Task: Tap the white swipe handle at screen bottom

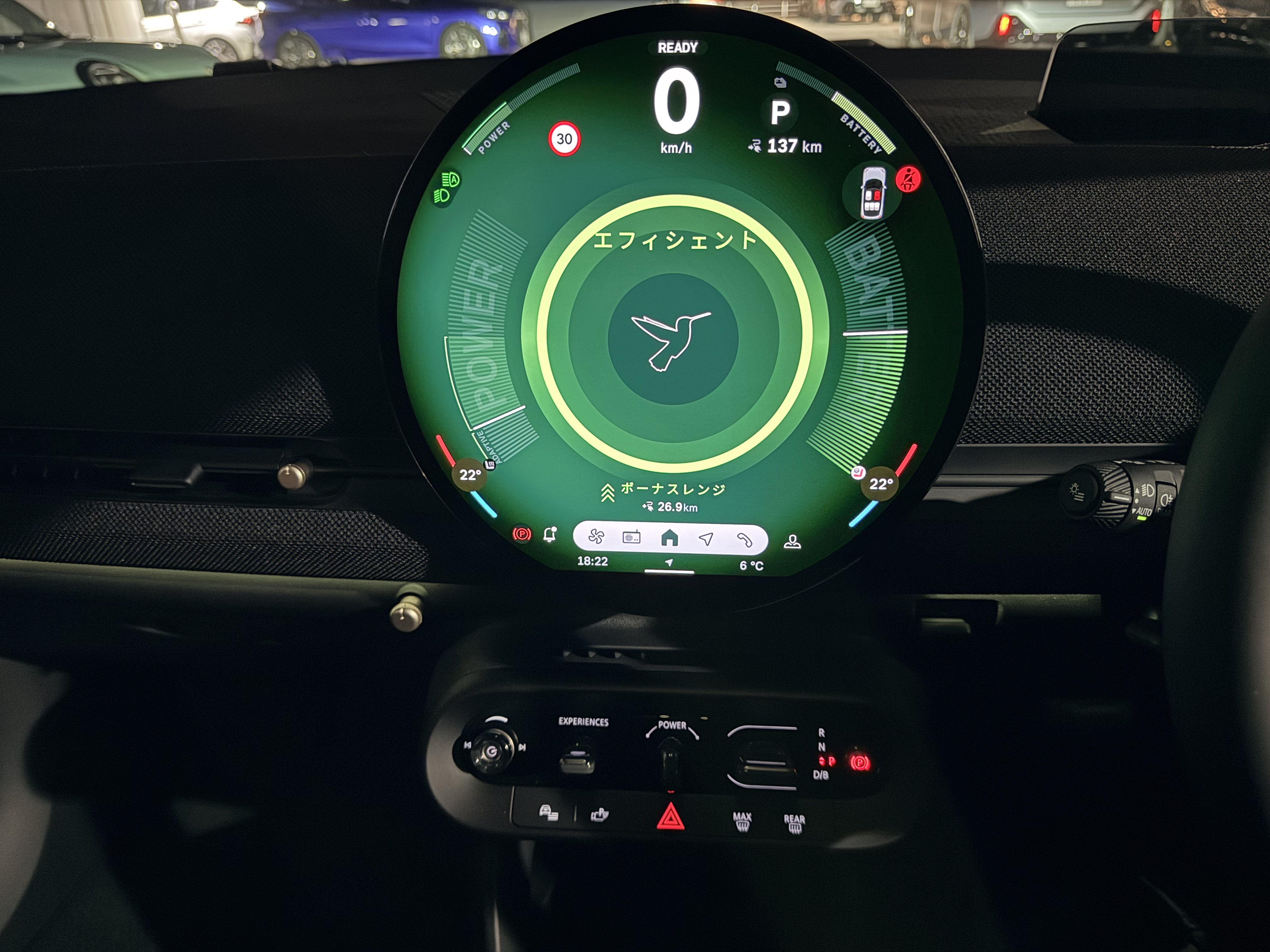Action: coord(669,571)
